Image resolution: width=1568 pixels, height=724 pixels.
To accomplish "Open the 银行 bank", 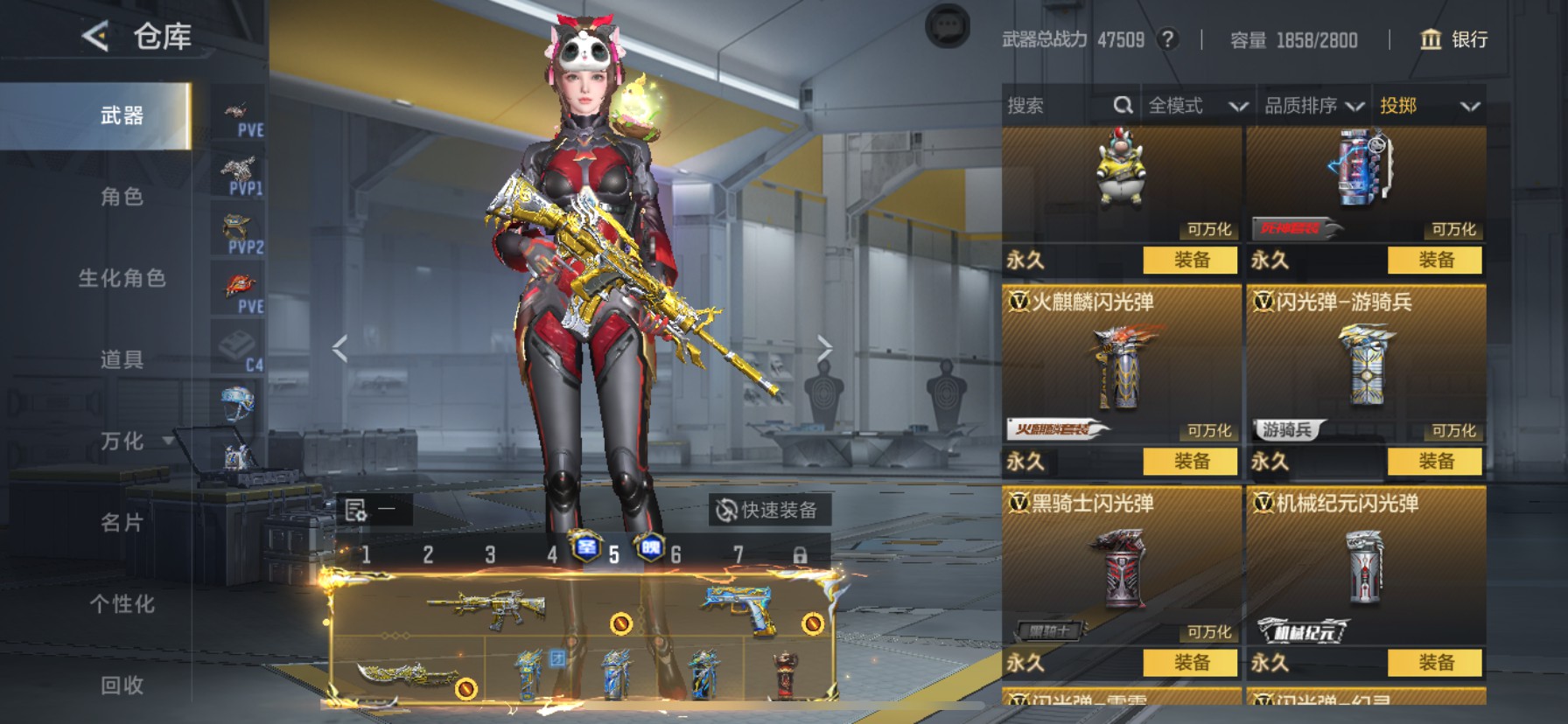I will coord(1453,39).
